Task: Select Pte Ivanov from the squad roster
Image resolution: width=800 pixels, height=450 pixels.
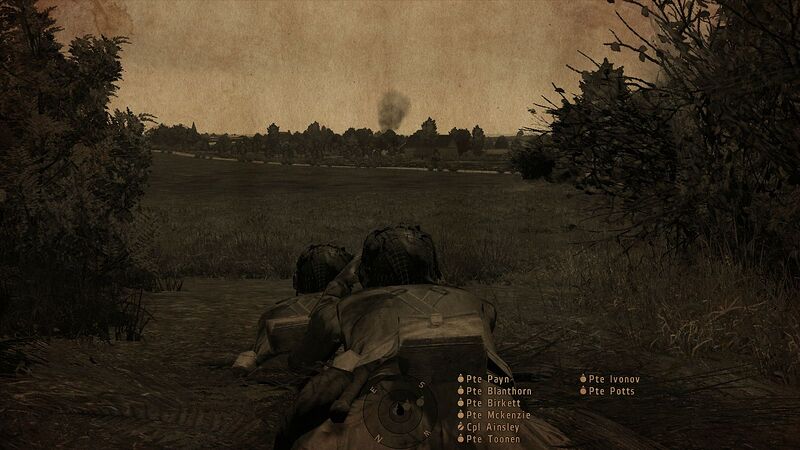Action: click(x=612, y=379)
